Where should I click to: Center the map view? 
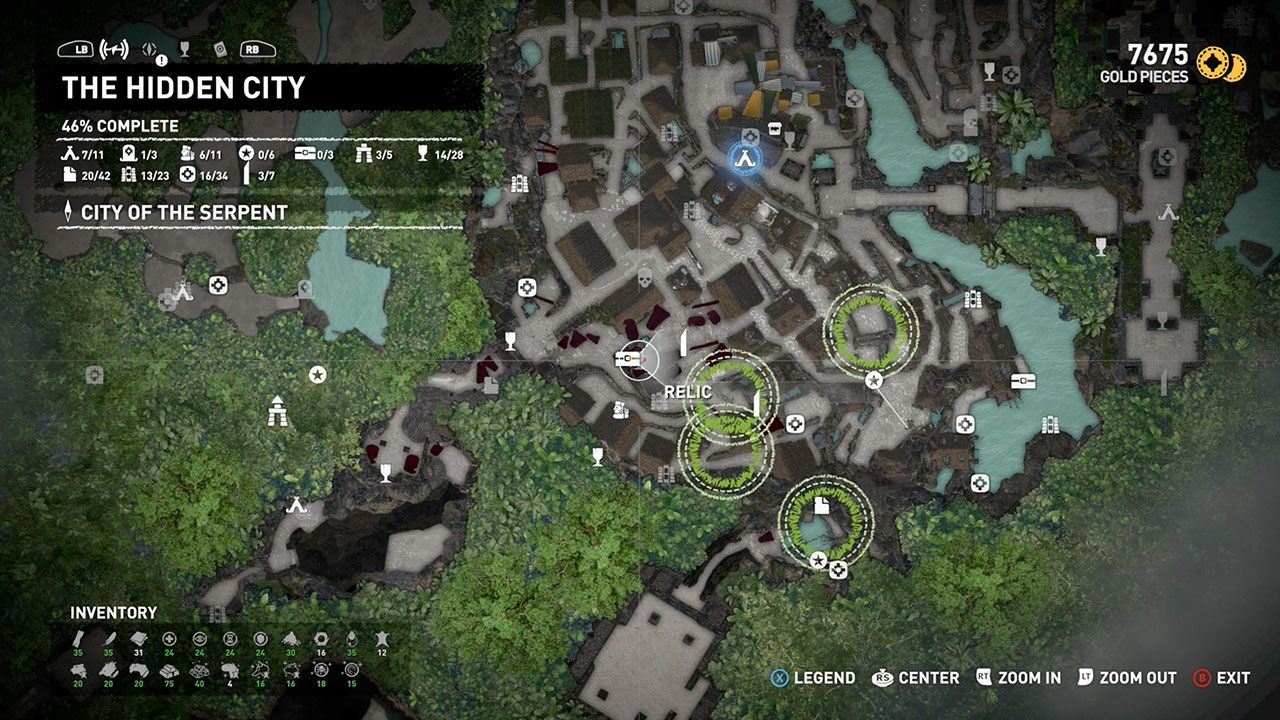[x=916, y=678]
